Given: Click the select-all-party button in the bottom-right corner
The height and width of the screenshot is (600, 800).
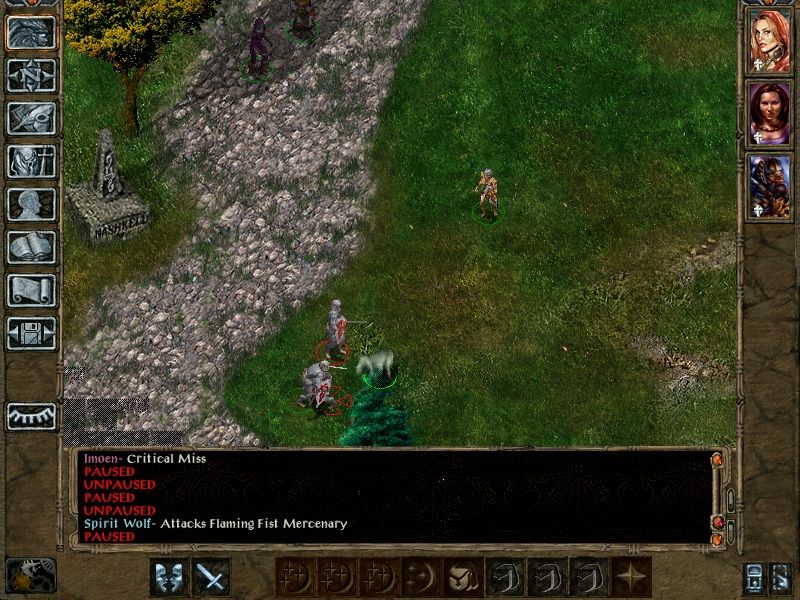Looking at the screenshot, I should [781, 578].
